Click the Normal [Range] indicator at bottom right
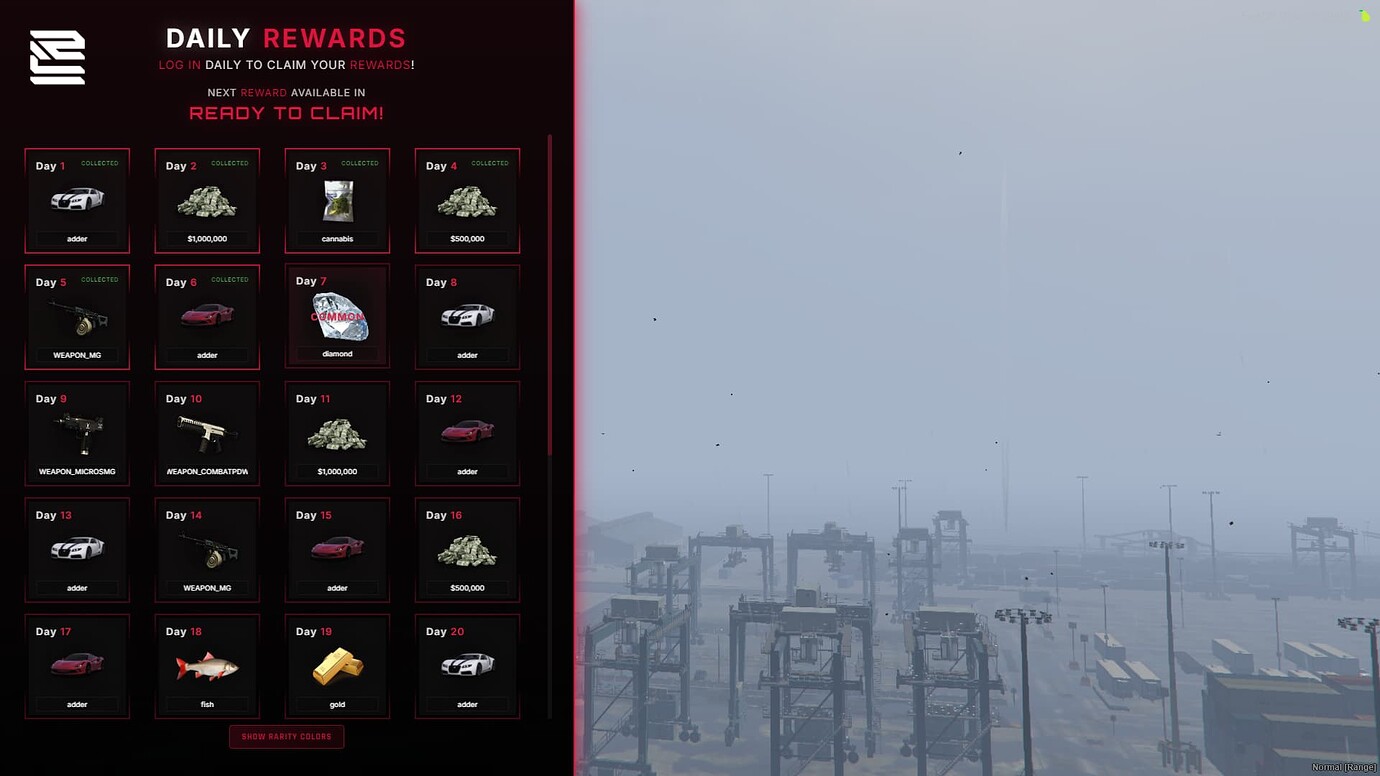Screen dimensions: 1380x776 pos(1346,765)
